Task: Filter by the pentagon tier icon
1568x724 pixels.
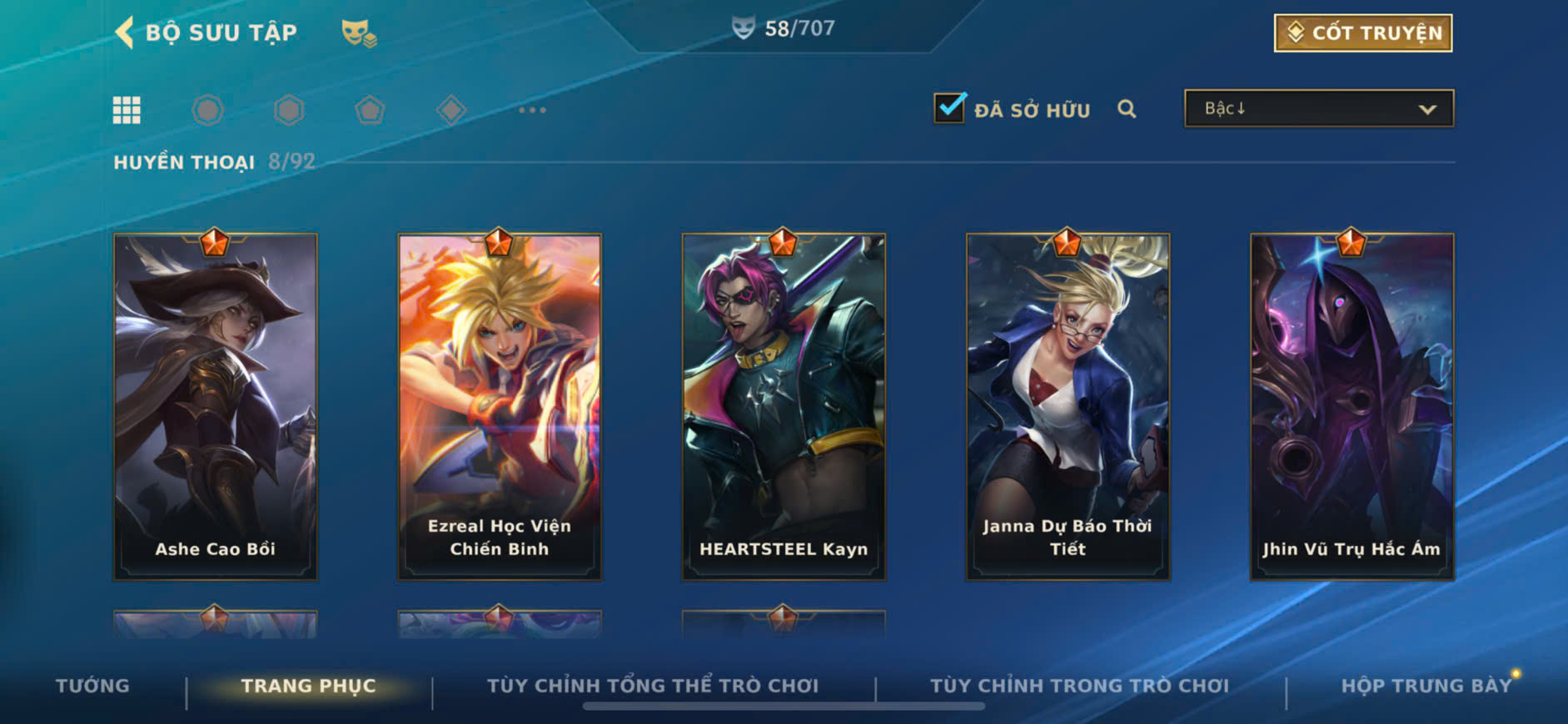Action: click(x=370, y=110)
